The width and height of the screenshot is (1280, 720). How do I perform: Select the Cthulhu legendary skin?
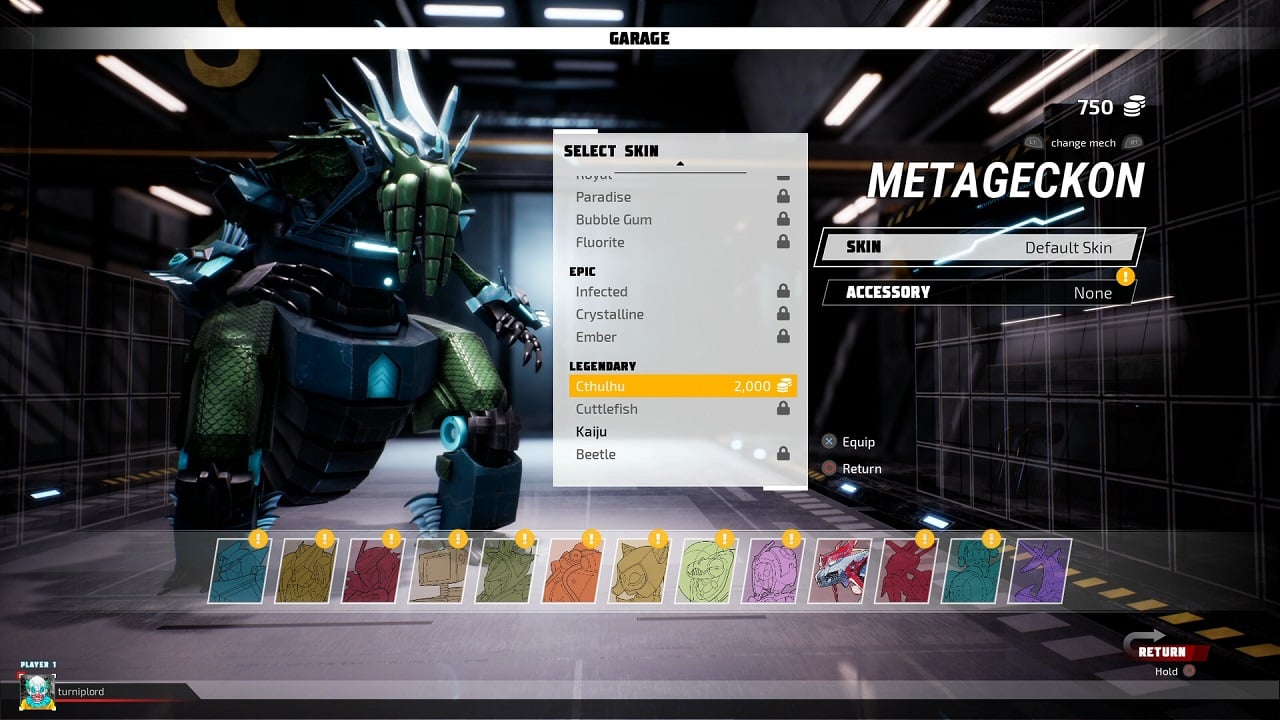tap(682, 386)
